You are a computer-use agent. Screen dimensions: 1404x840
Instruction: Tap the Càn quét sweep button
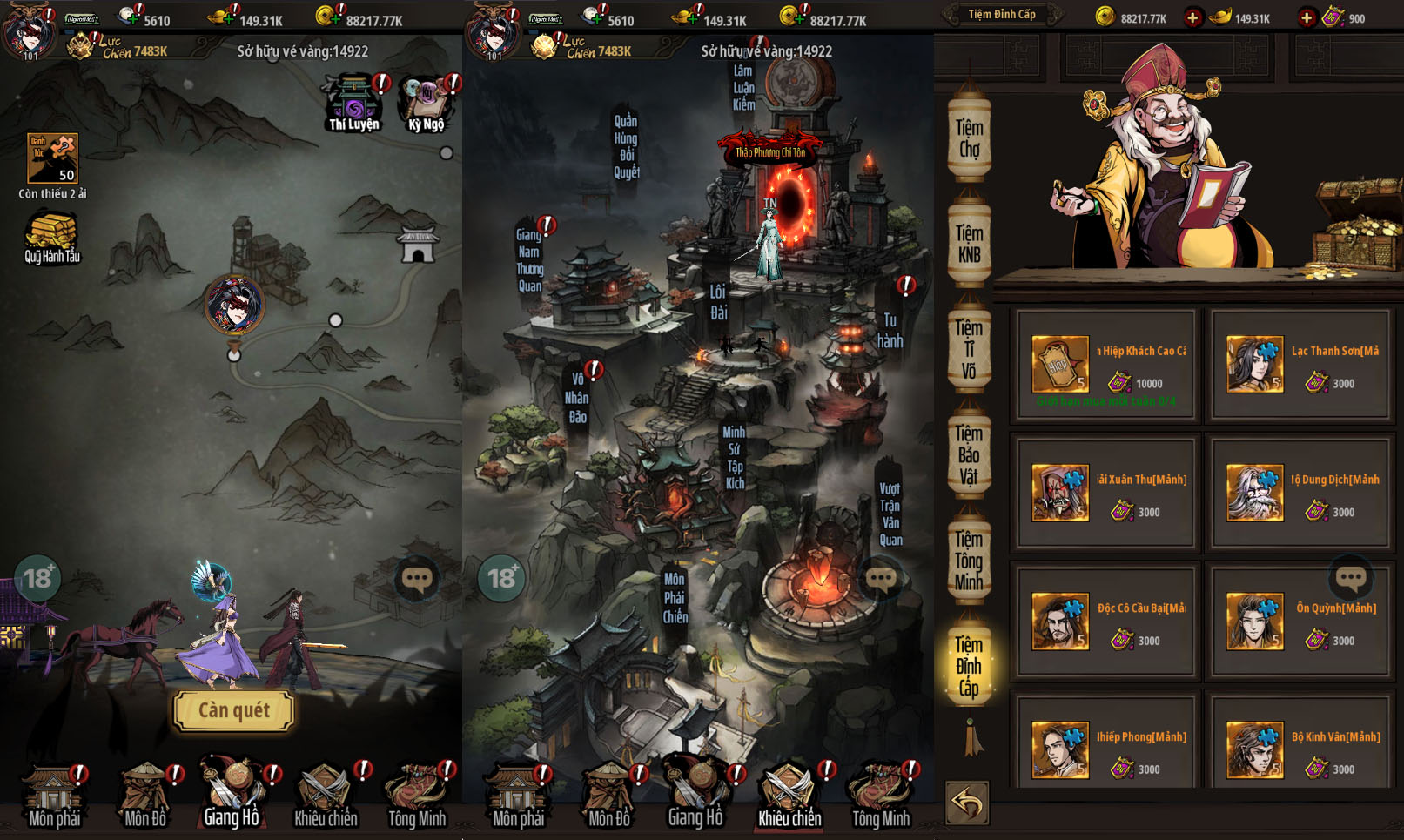pos(233,710)
